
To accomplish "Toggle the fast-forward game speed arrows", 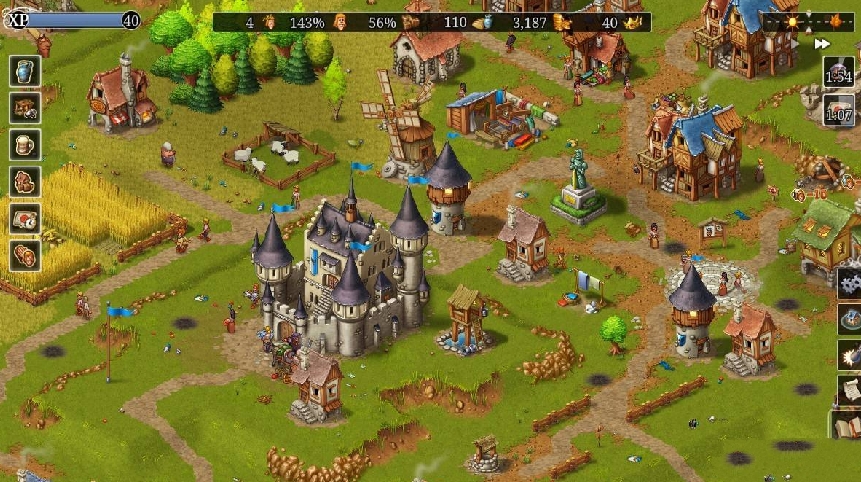I will click(822, 44).
